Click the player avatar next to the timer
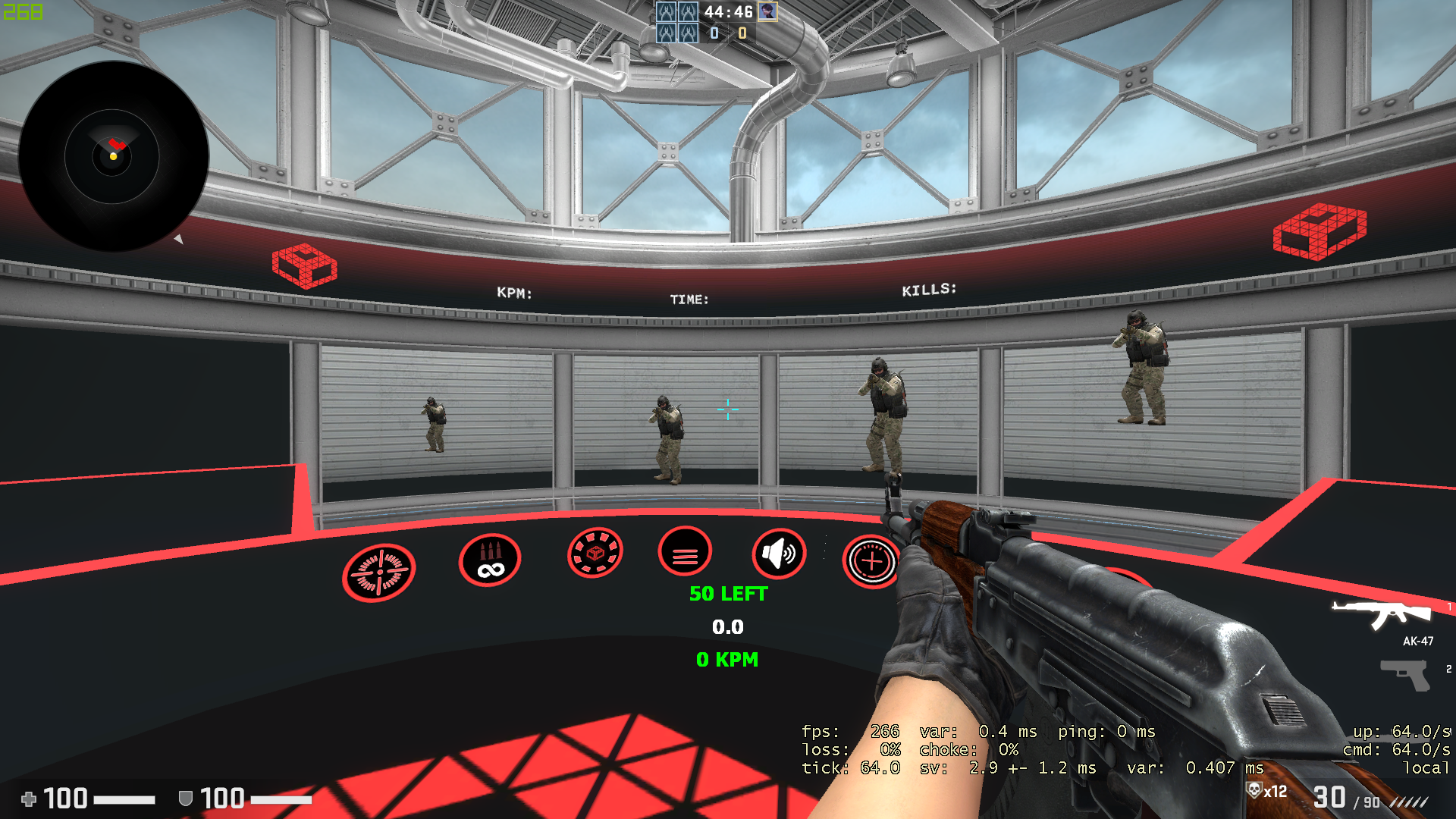 767,13
